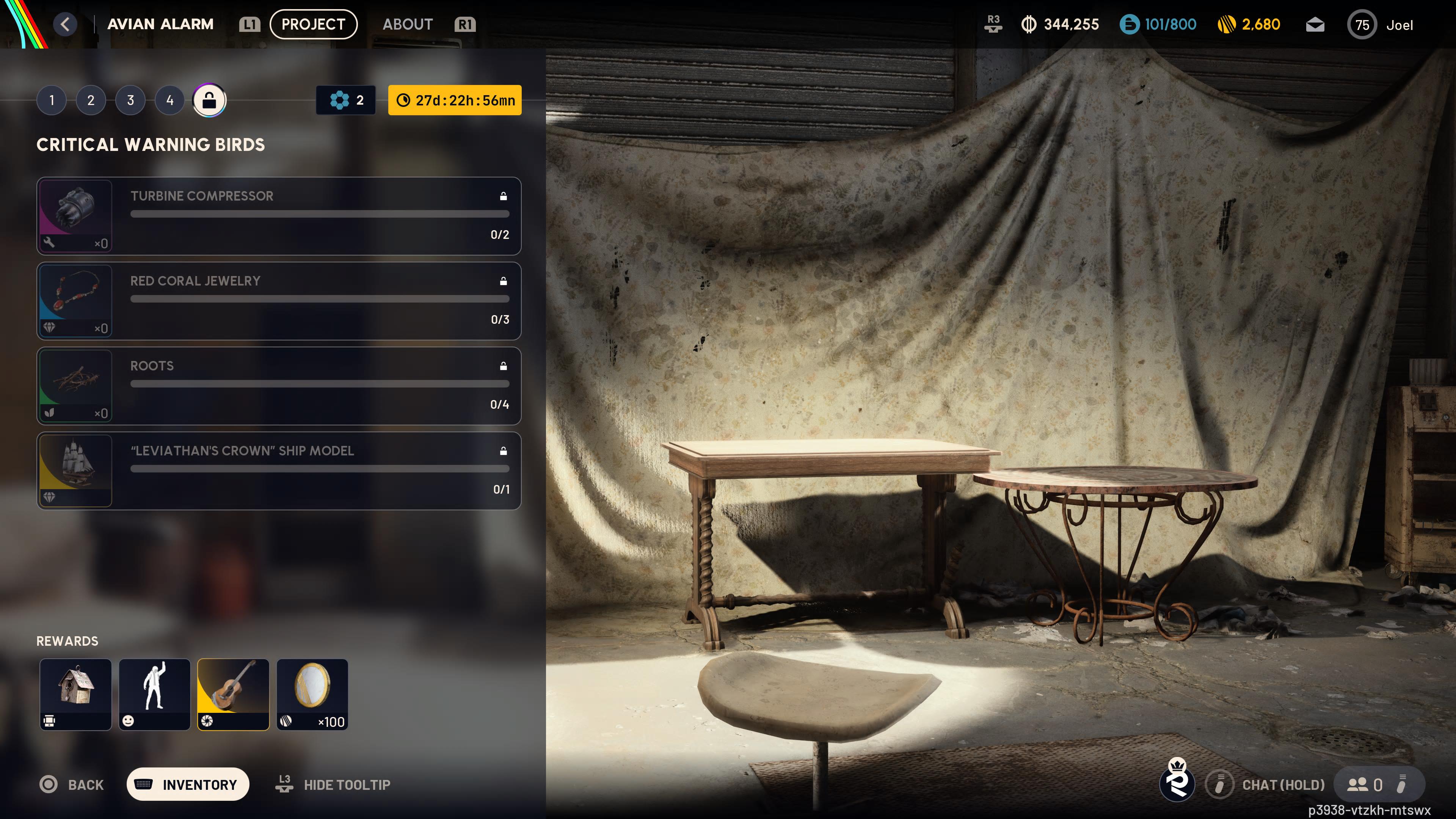1456x819 pixels.
Task: Select project stage 3
Action: pos(130,100)
